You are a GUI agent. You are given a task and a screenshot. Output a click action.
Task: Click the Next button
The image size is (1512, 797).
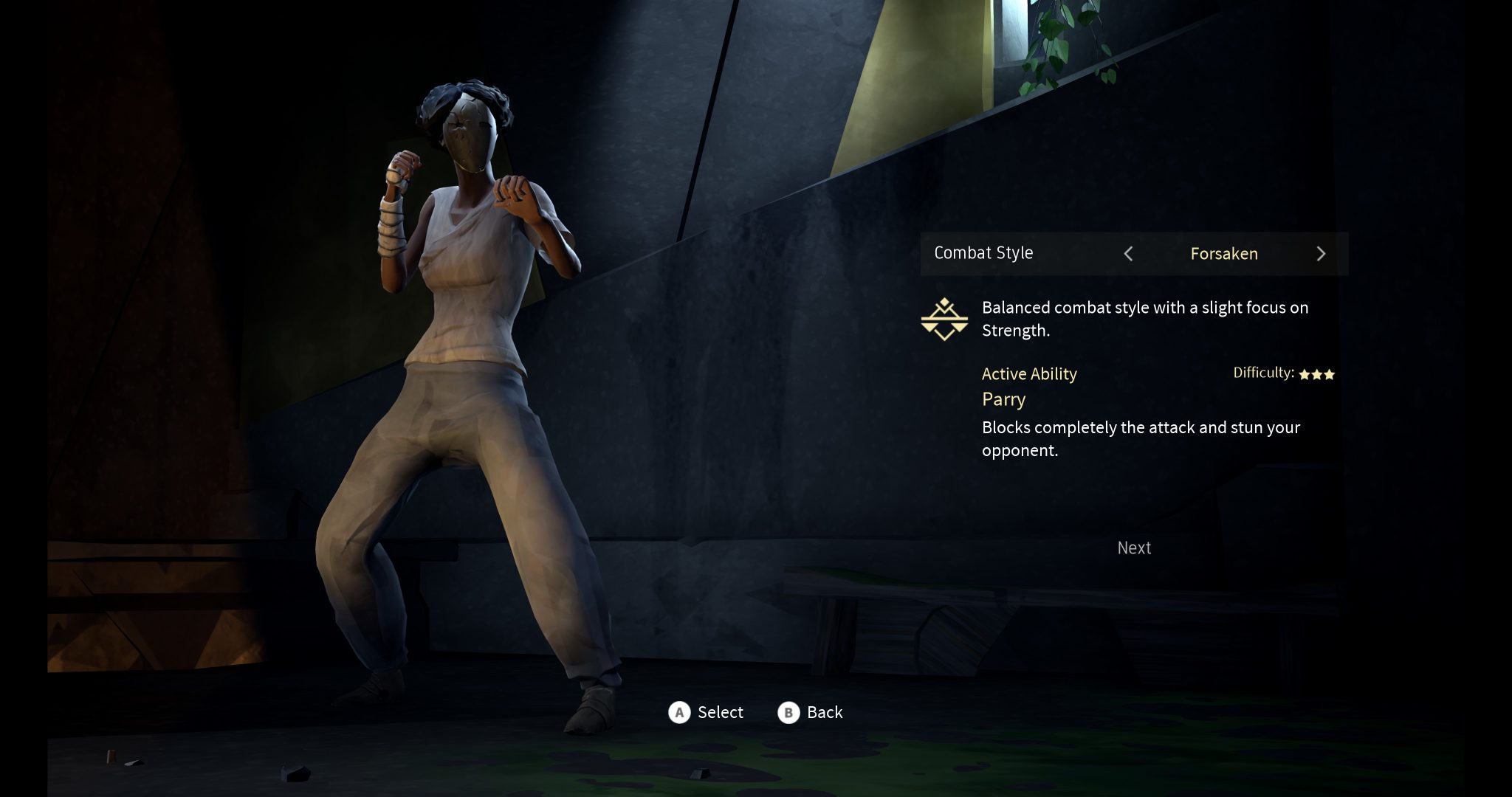tap(1134, 548)
